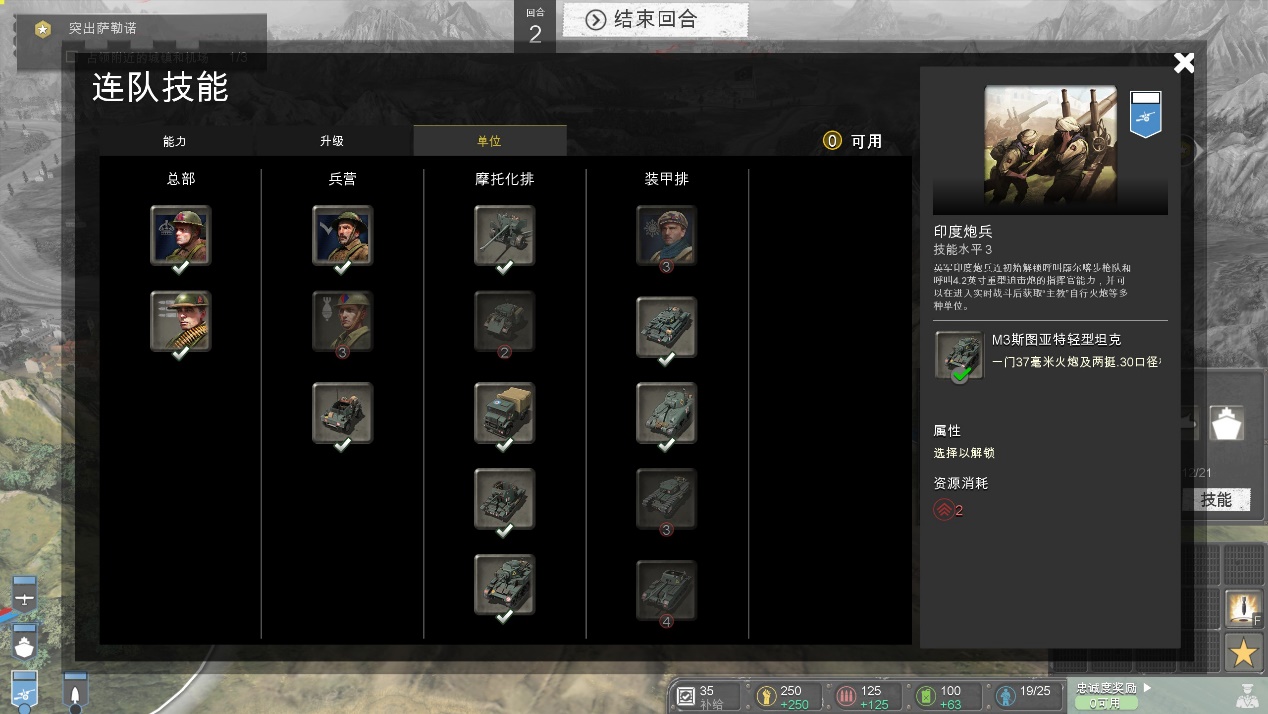Select the armored car under 兵营
Screen dimensions: 1268x714
point(342,411)
